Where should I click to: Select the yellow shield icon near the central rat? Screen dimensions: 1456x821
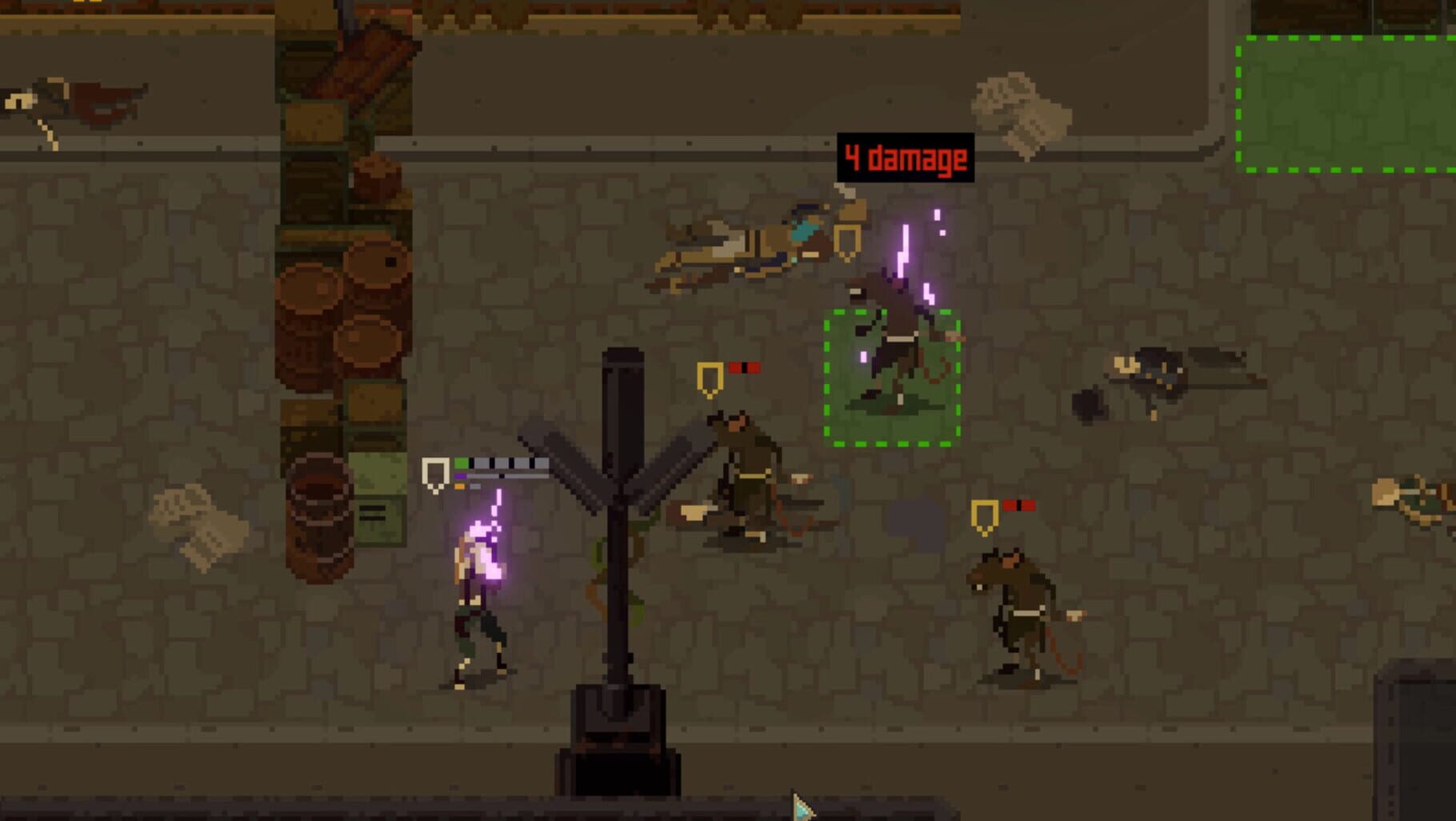point(709,374)
